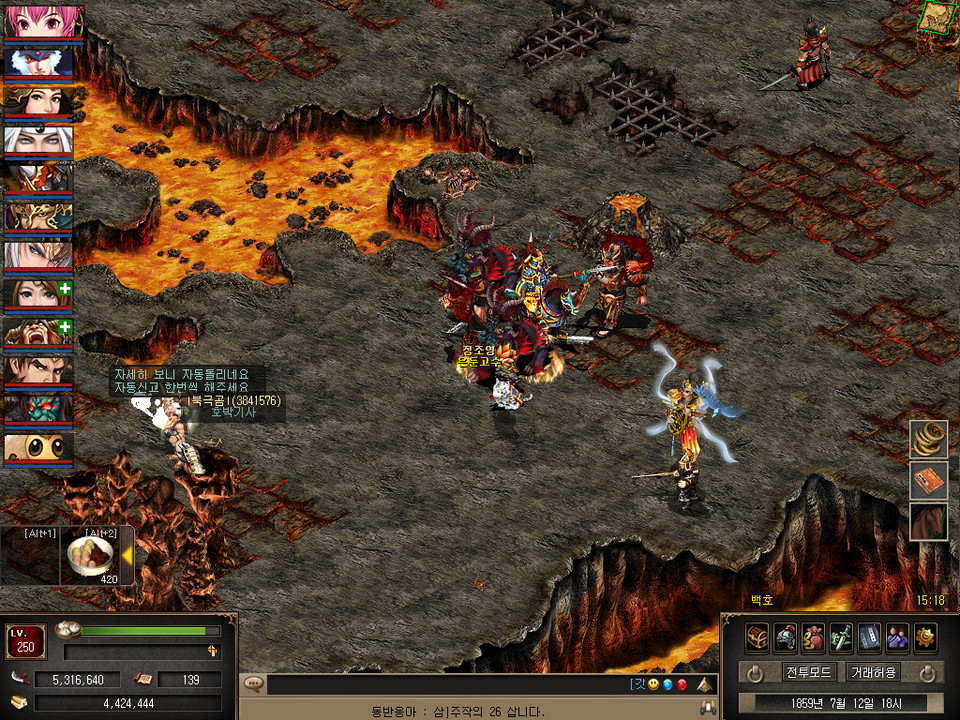Open the helmet equipment icon
960x720 pixels.
click(x=785, y=637)
